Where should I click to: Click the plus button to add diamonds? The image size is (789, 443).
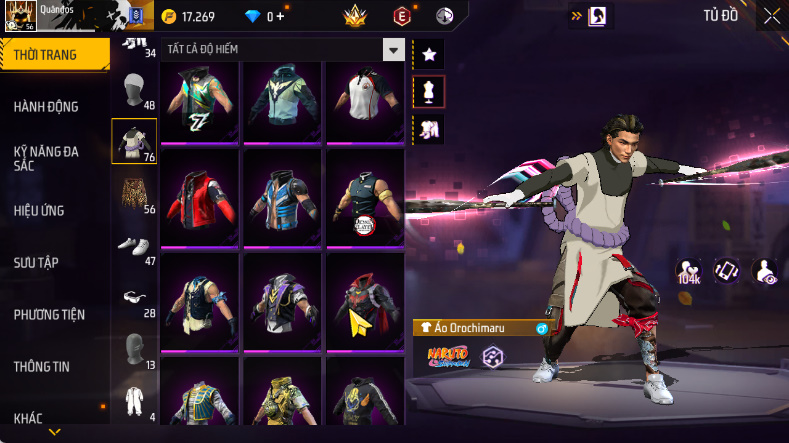tap(280, 16)
